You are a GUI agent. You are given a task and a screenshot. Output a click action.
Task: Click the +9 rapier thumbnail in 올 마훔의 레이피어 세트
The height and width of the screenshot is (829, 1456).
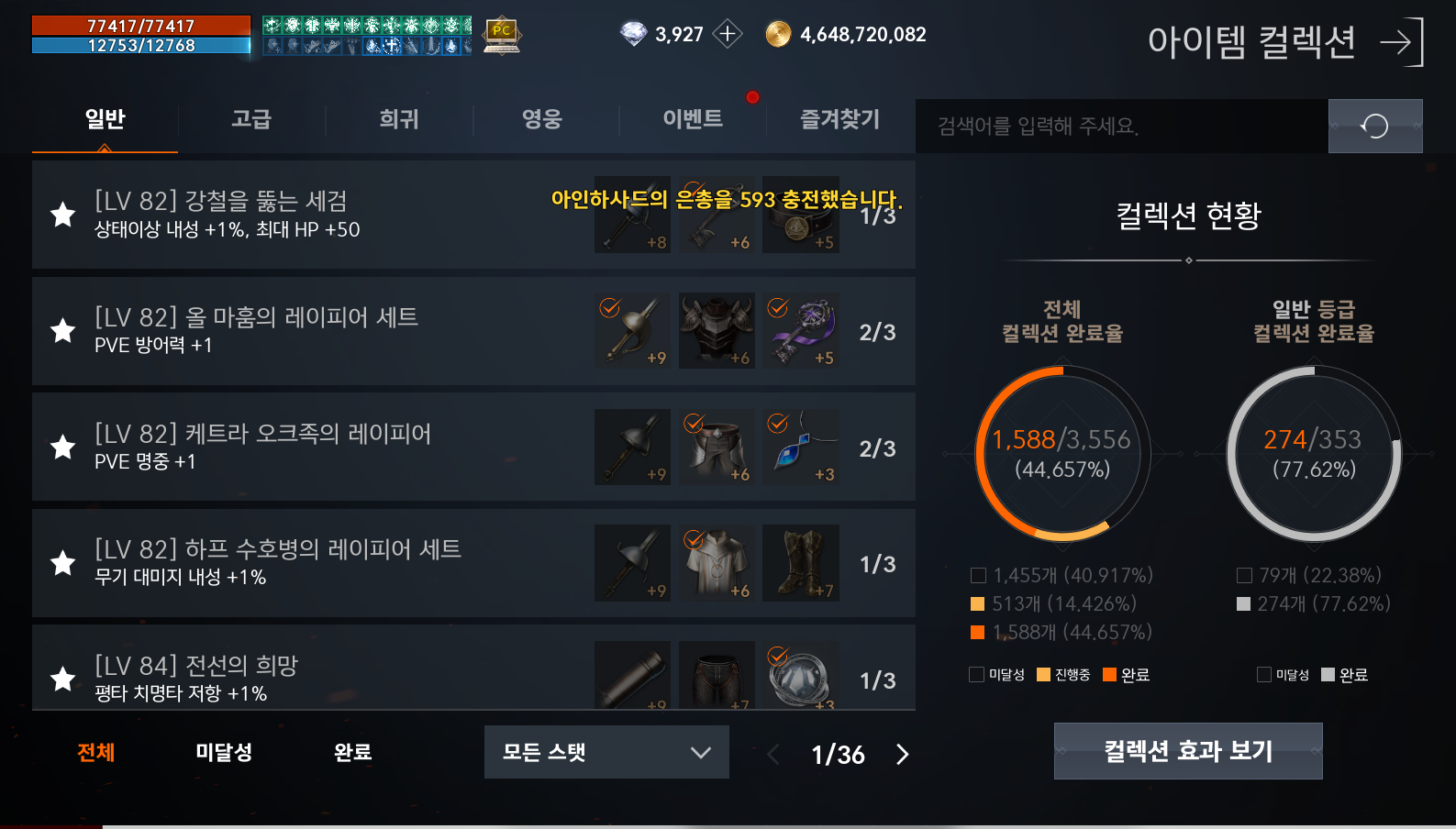pos(632,331)
